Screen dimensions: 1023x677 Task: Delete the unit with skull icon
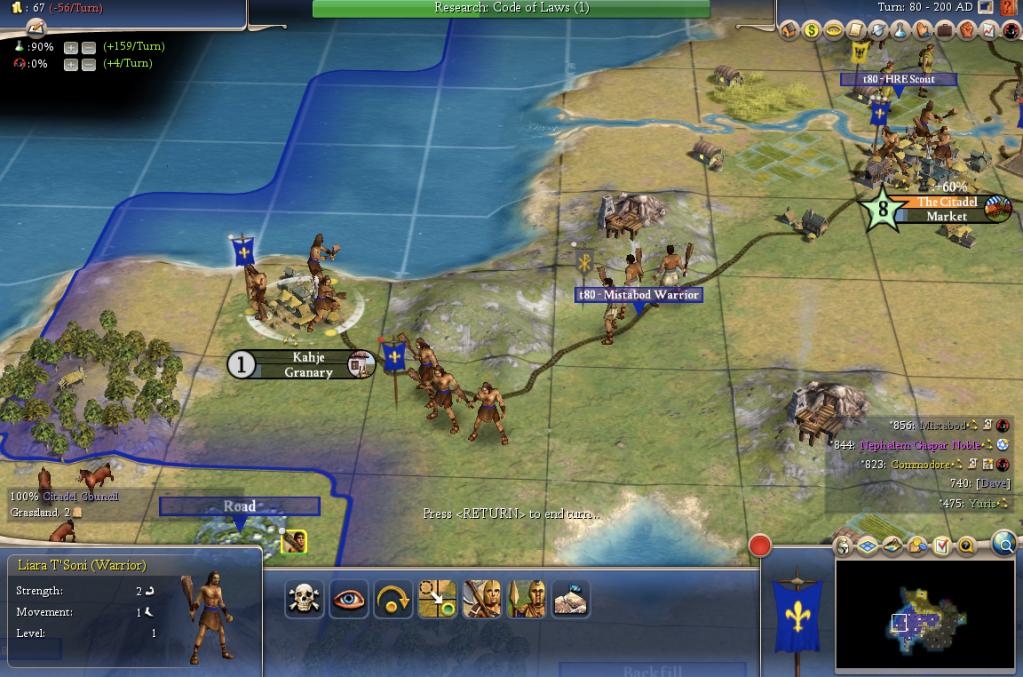point(304,599)
